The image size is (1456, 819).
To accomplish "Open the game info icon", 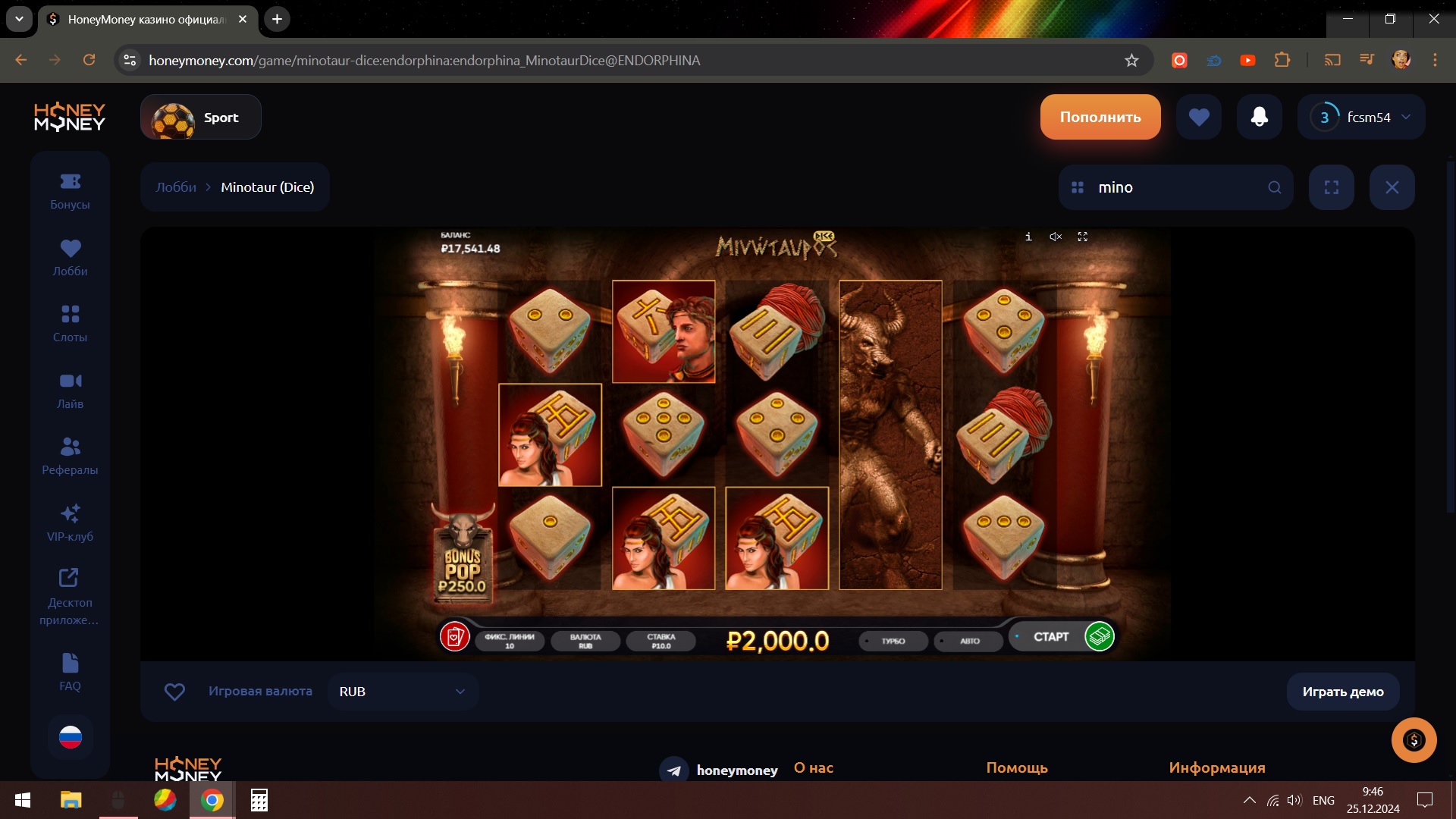I will pos(1028,237).
